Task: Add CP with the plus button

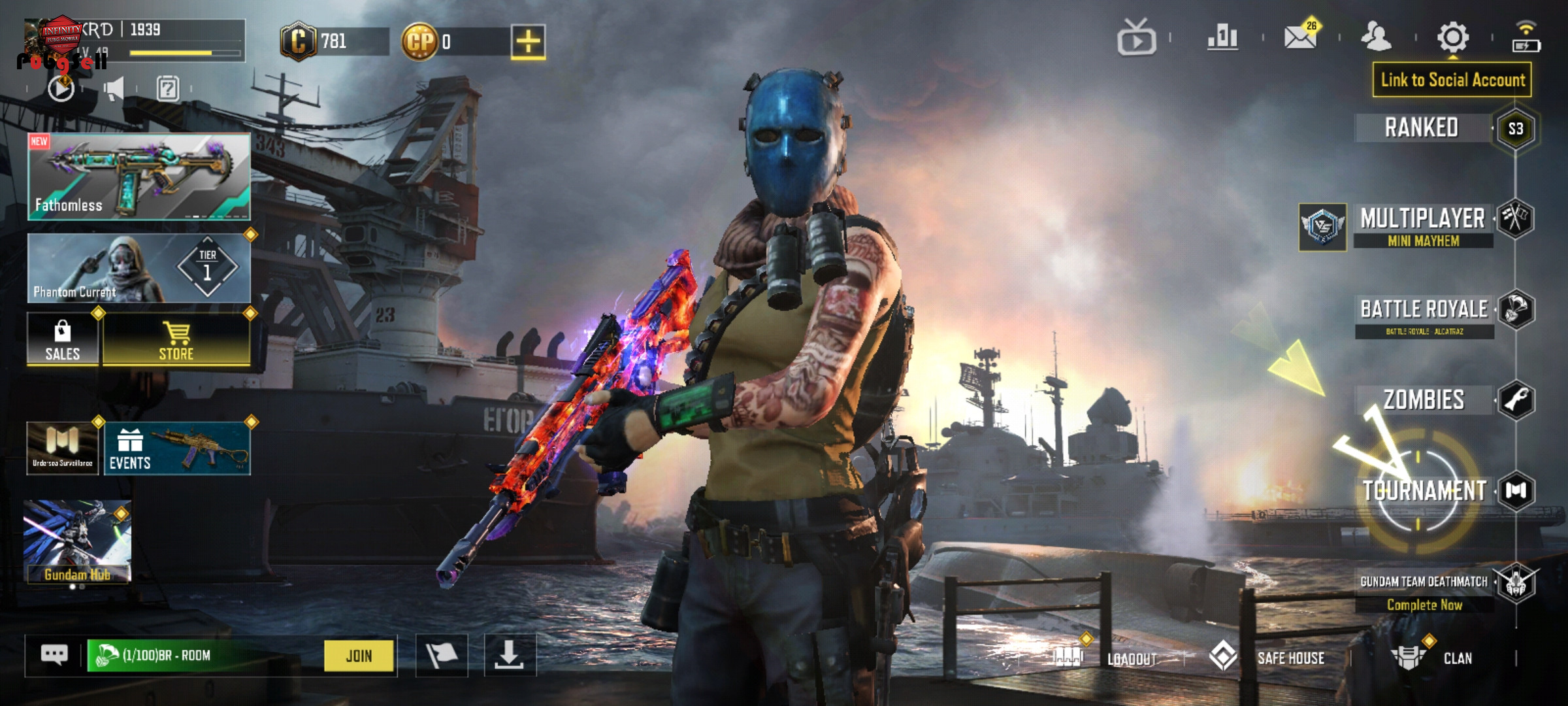Action: (528, 42)
